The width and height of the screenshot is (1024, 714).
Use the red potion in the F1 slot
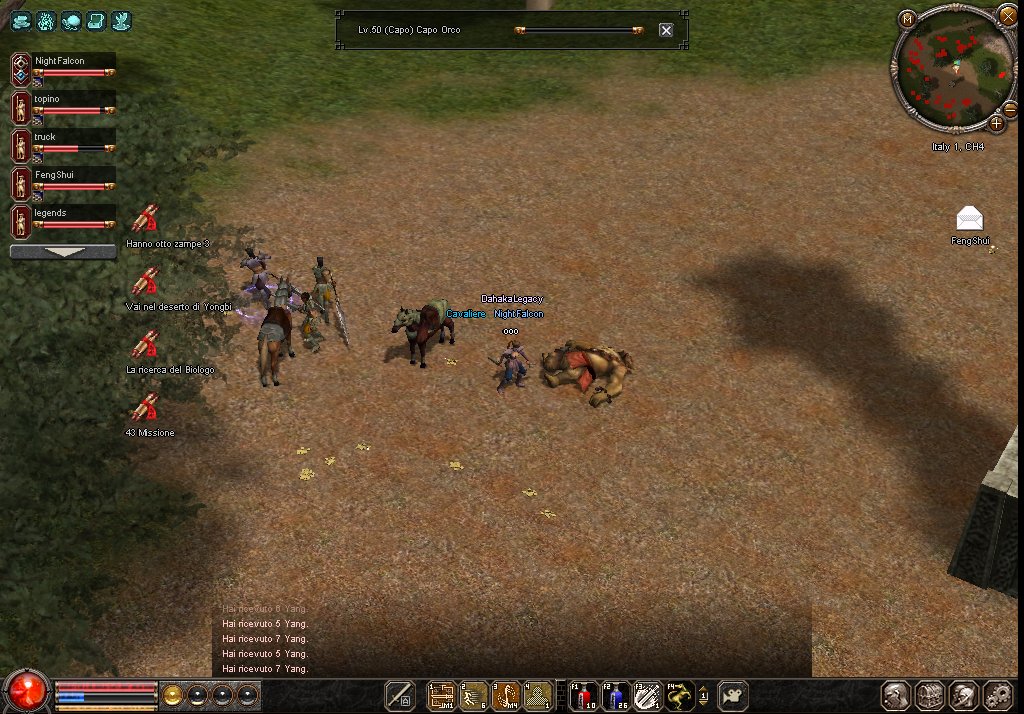tap(583, 695)
